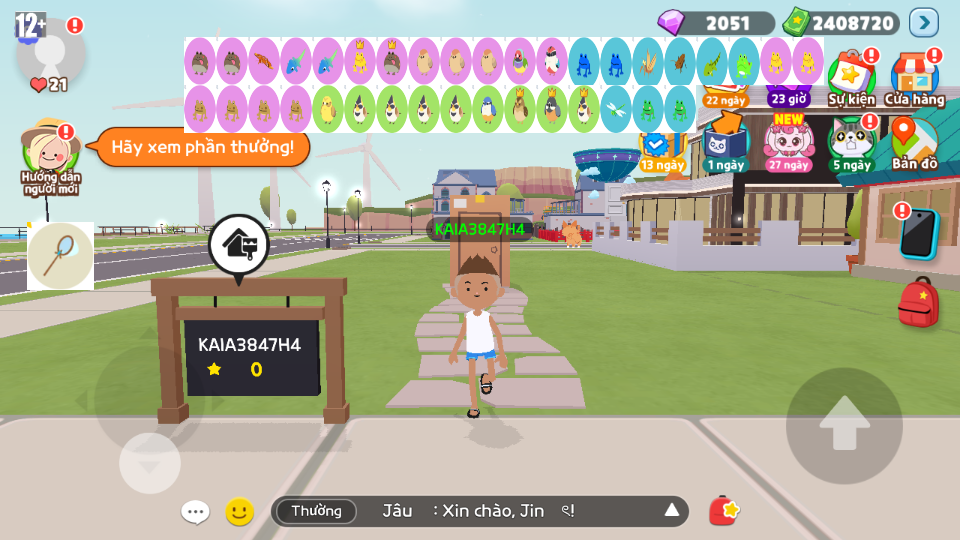The image size is (960, 540).
Task: Expand the top bar with the blue arrow
Action: pos(923,22)
